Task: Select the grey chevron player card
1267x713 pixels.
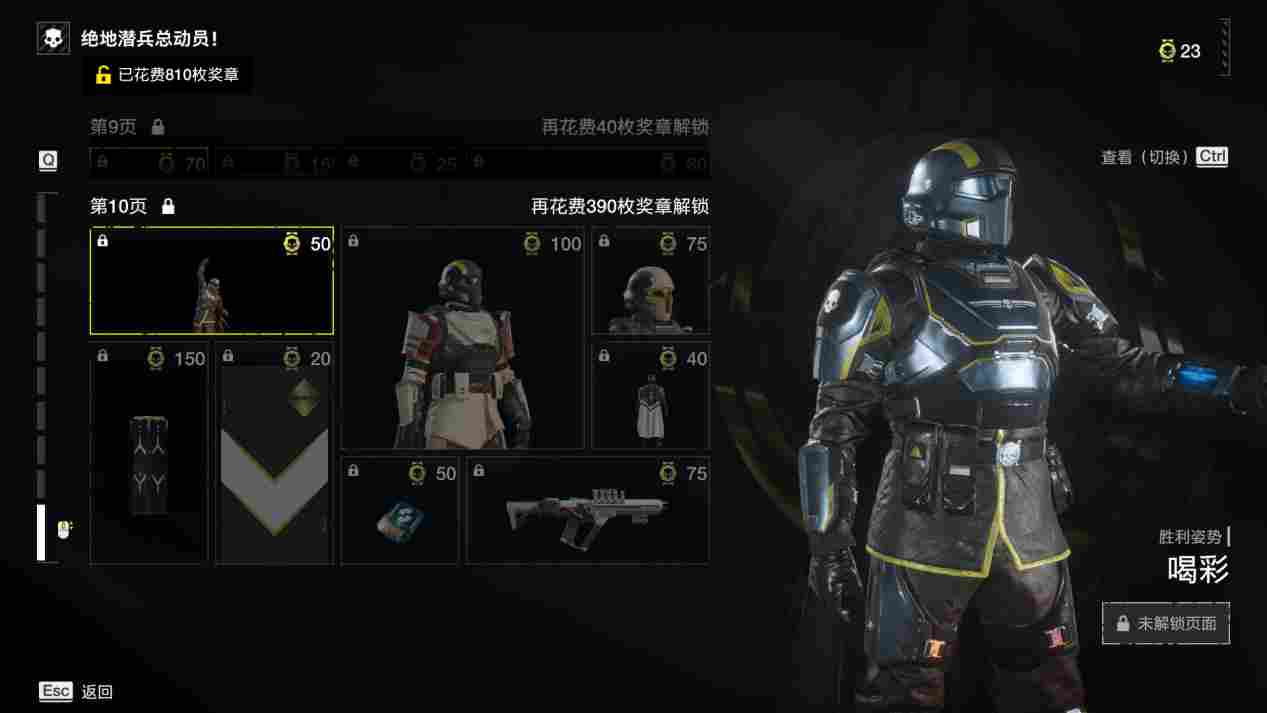Action: (x=274, y=453)
